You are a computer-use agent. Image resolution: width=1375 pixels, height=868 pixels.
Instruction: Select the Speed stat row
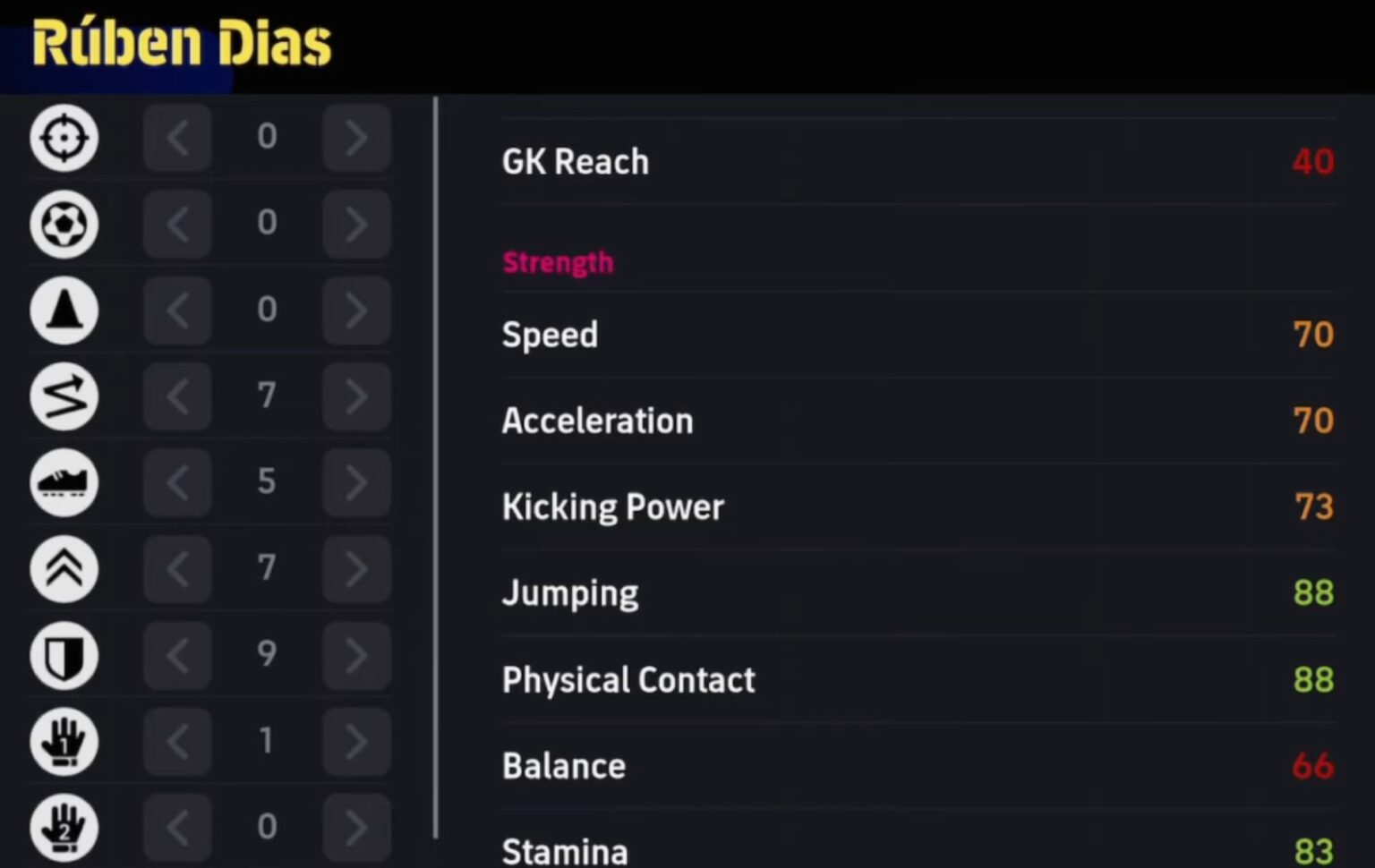tap(550, 335)
